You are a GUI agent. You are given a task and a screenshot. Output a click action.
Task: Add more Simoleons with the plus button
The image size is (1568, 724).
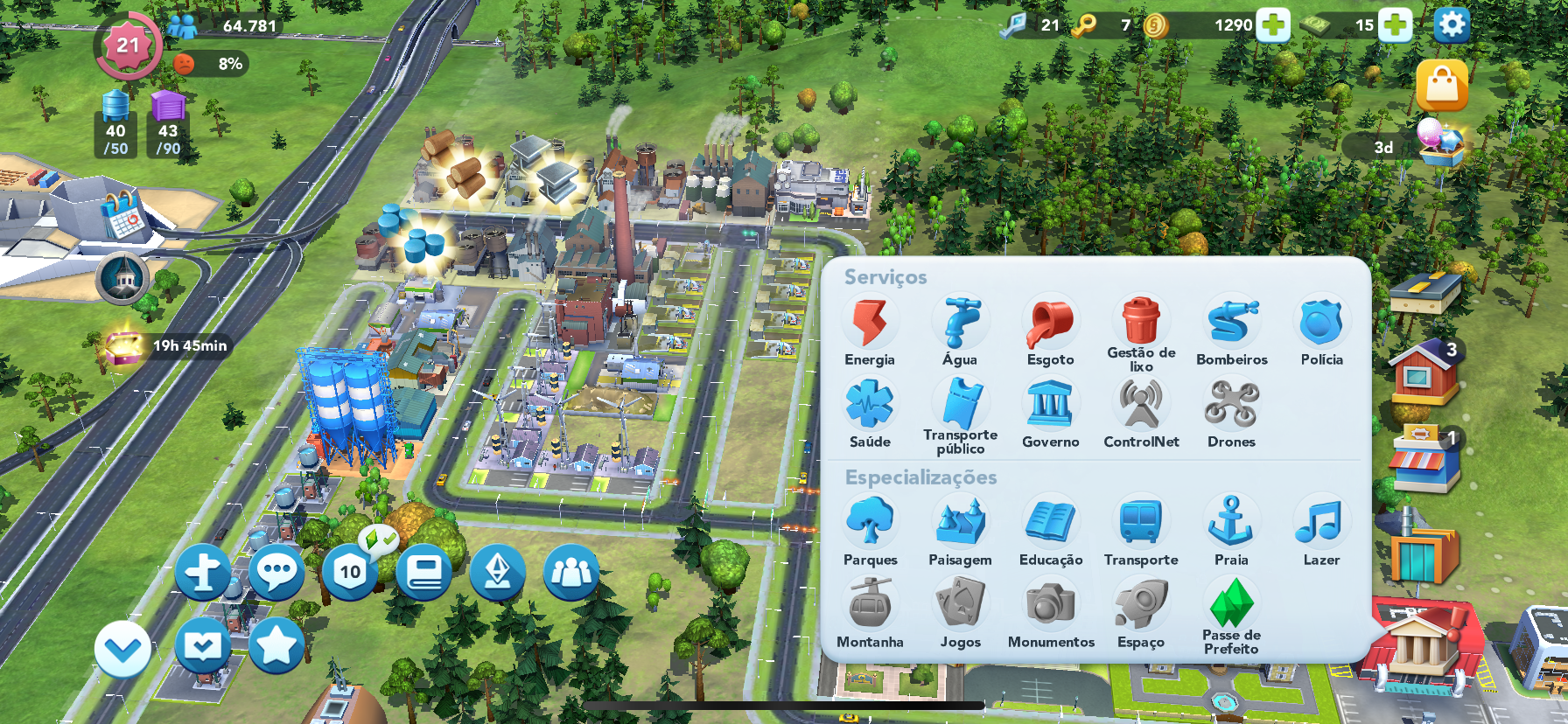[x=1273, y=25]
